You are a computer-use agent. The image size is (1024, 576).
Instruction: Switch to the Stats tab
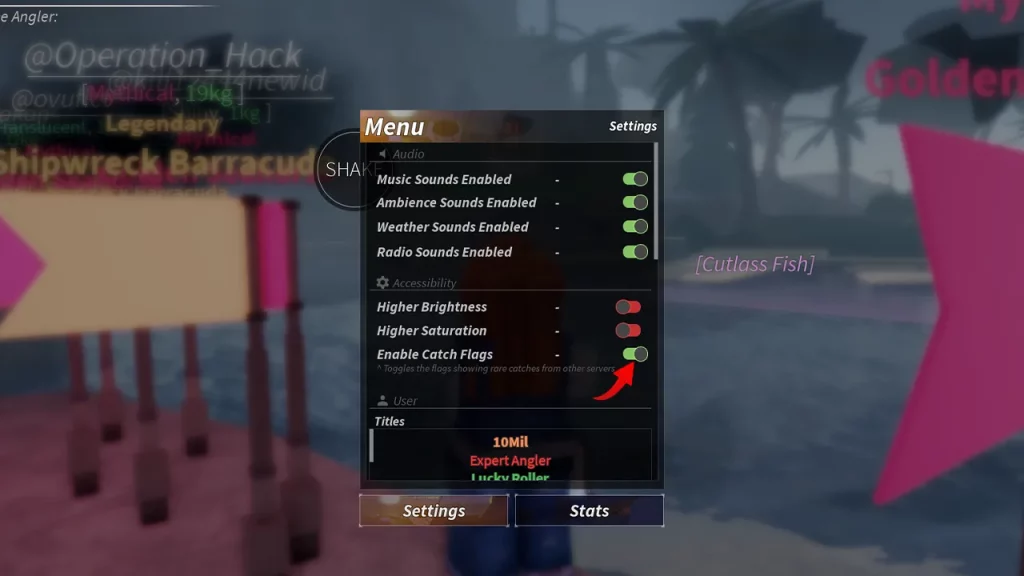589,511
